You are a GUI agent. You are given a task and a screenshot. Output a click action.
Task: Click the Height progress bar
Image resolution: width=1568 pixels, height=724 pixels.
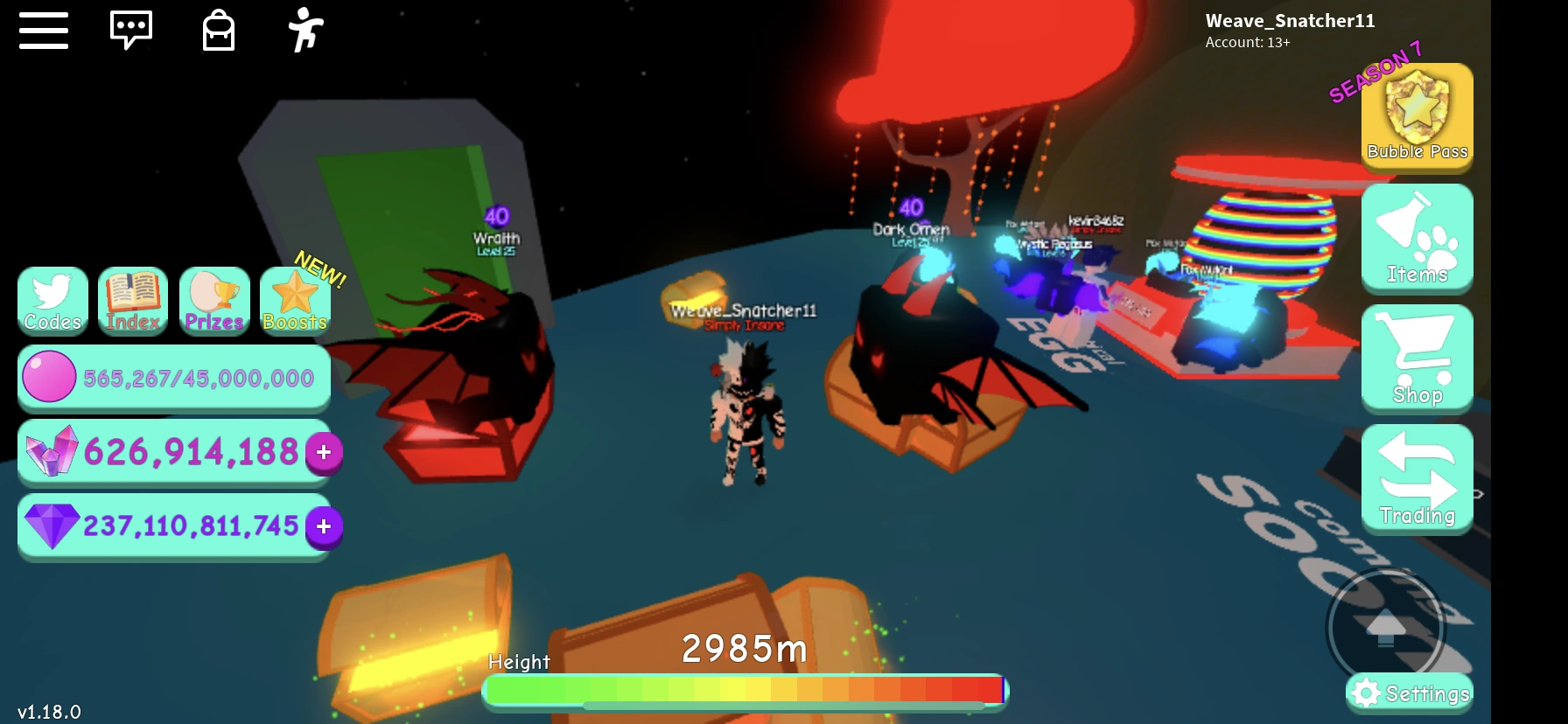point(744,690)
